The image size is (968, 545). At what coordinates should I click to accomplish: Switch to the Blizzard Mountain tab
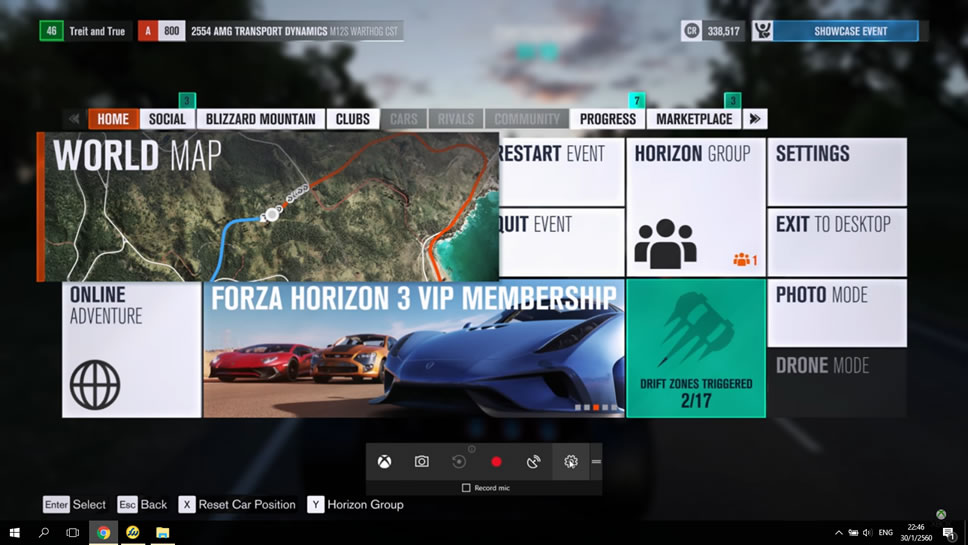coord(260,119)
